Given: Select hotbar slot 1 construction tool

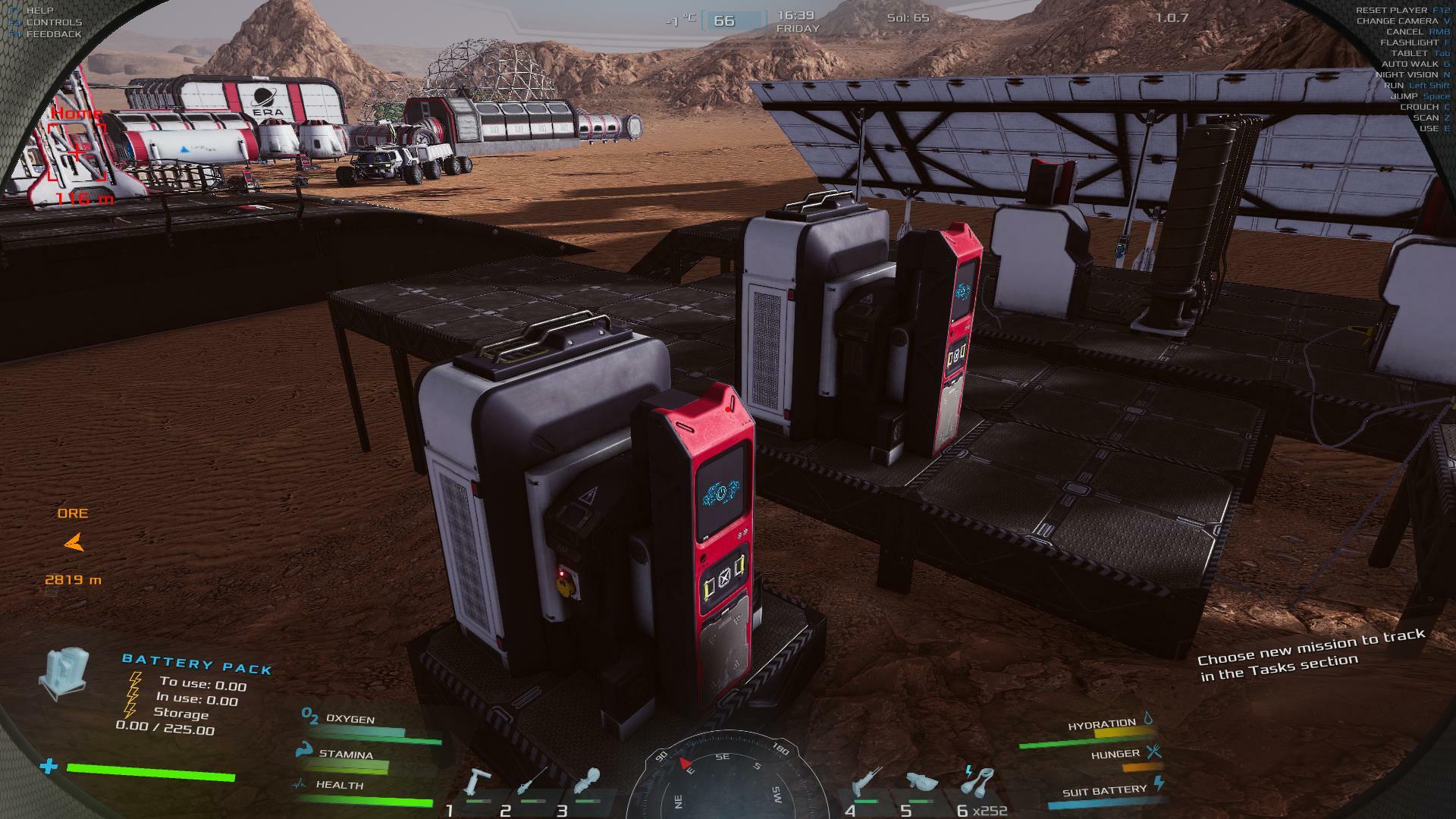Looking at the screenshot, I should [x=477, y=783].
